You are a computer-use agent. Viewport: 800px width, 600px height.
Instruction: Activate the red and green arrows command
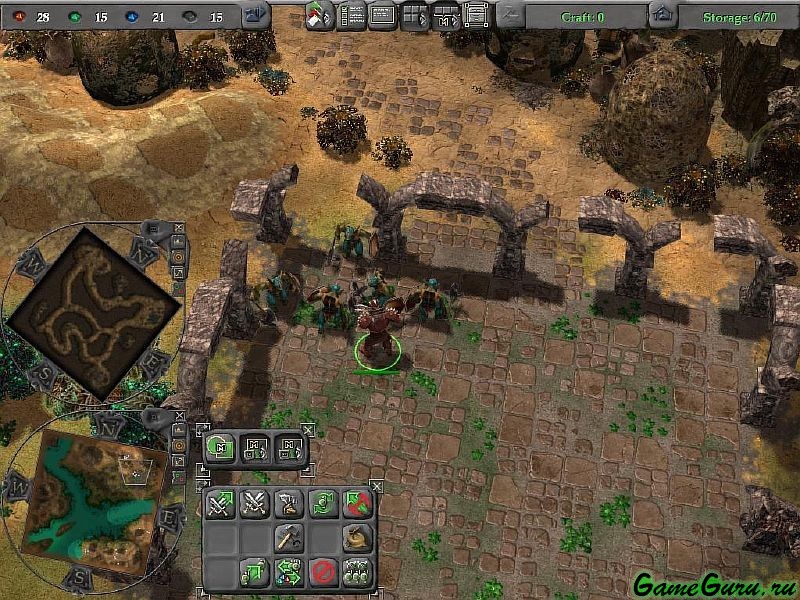(356, 503)
